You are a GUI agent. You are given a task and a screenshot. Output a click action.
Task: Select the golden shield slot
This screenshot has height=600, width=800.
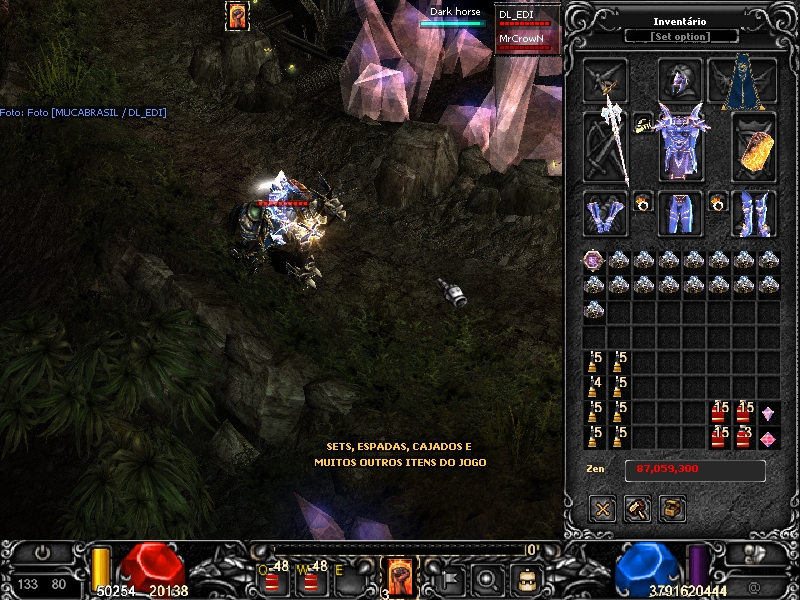coord(754,147)
